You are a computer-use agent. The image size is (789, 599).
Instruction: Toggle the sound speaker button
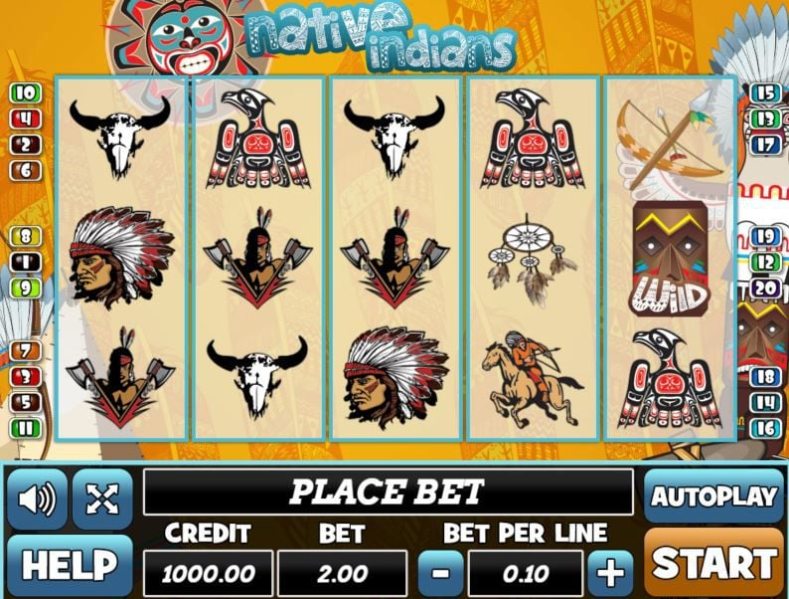[x=37, y=498]
